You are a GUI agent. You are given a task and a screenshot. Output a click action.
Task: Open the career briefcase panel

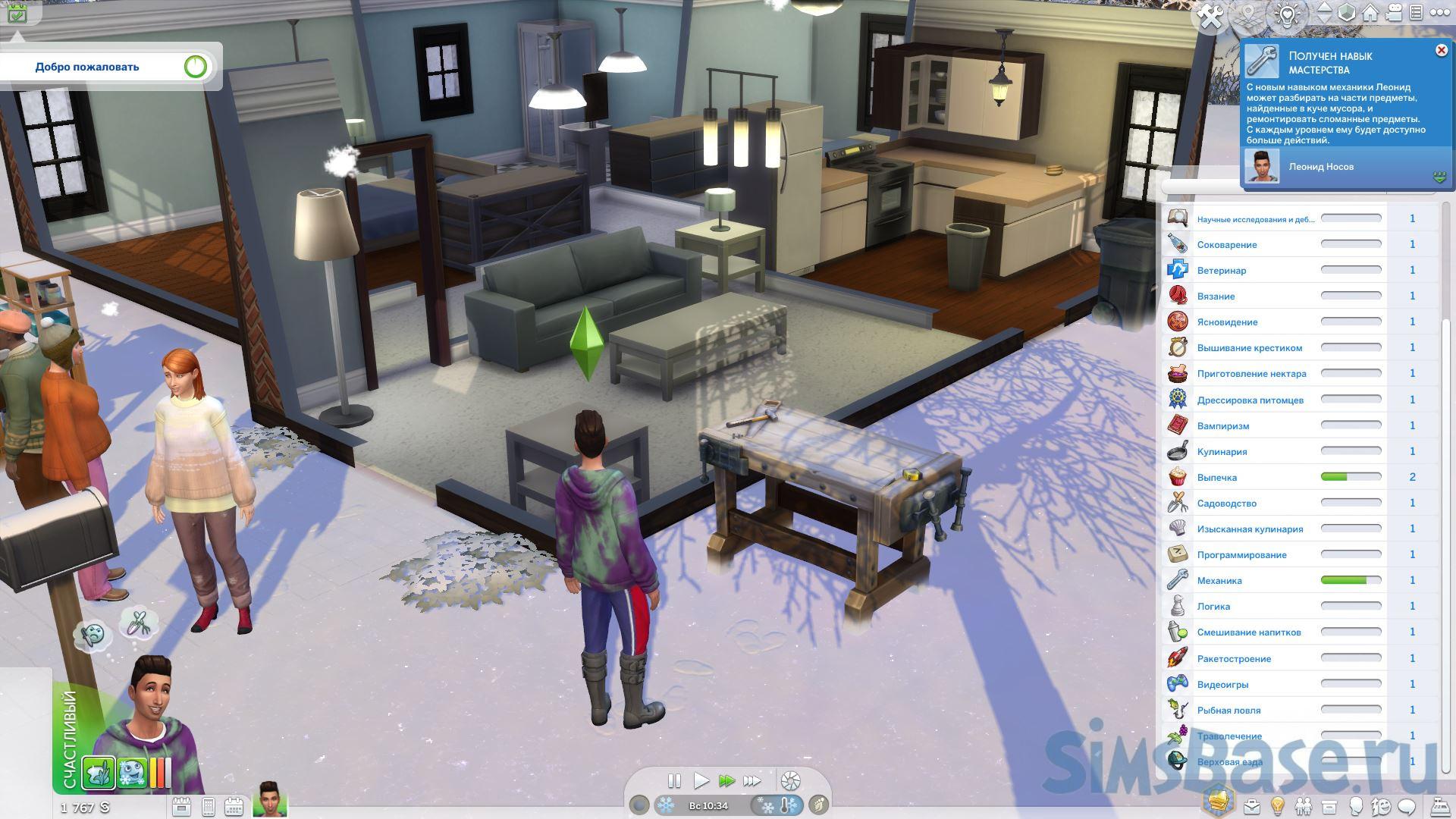pos(1252,806)
